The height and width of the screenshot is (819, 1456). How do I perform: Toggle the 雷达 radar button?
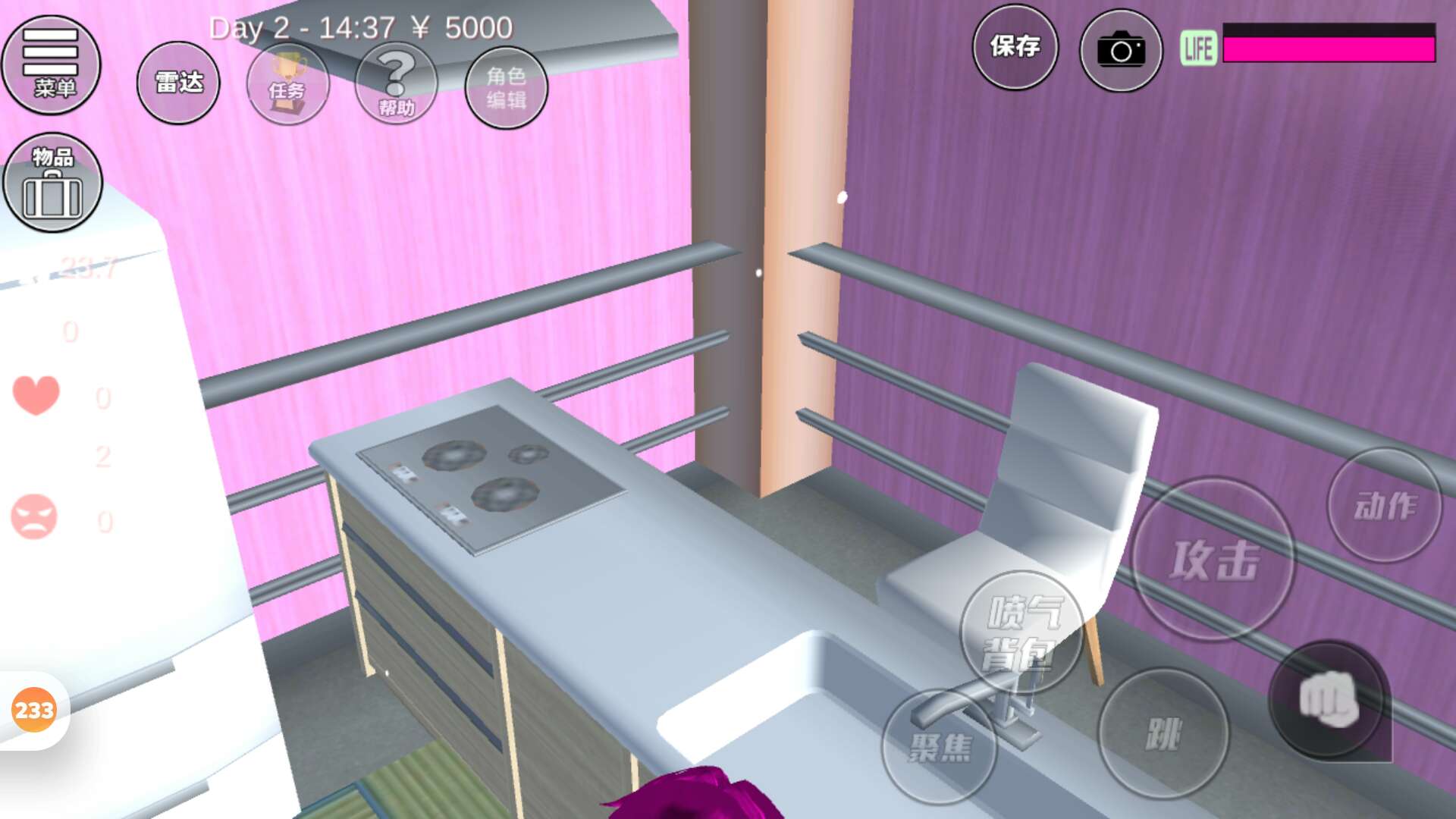[178, 82]
